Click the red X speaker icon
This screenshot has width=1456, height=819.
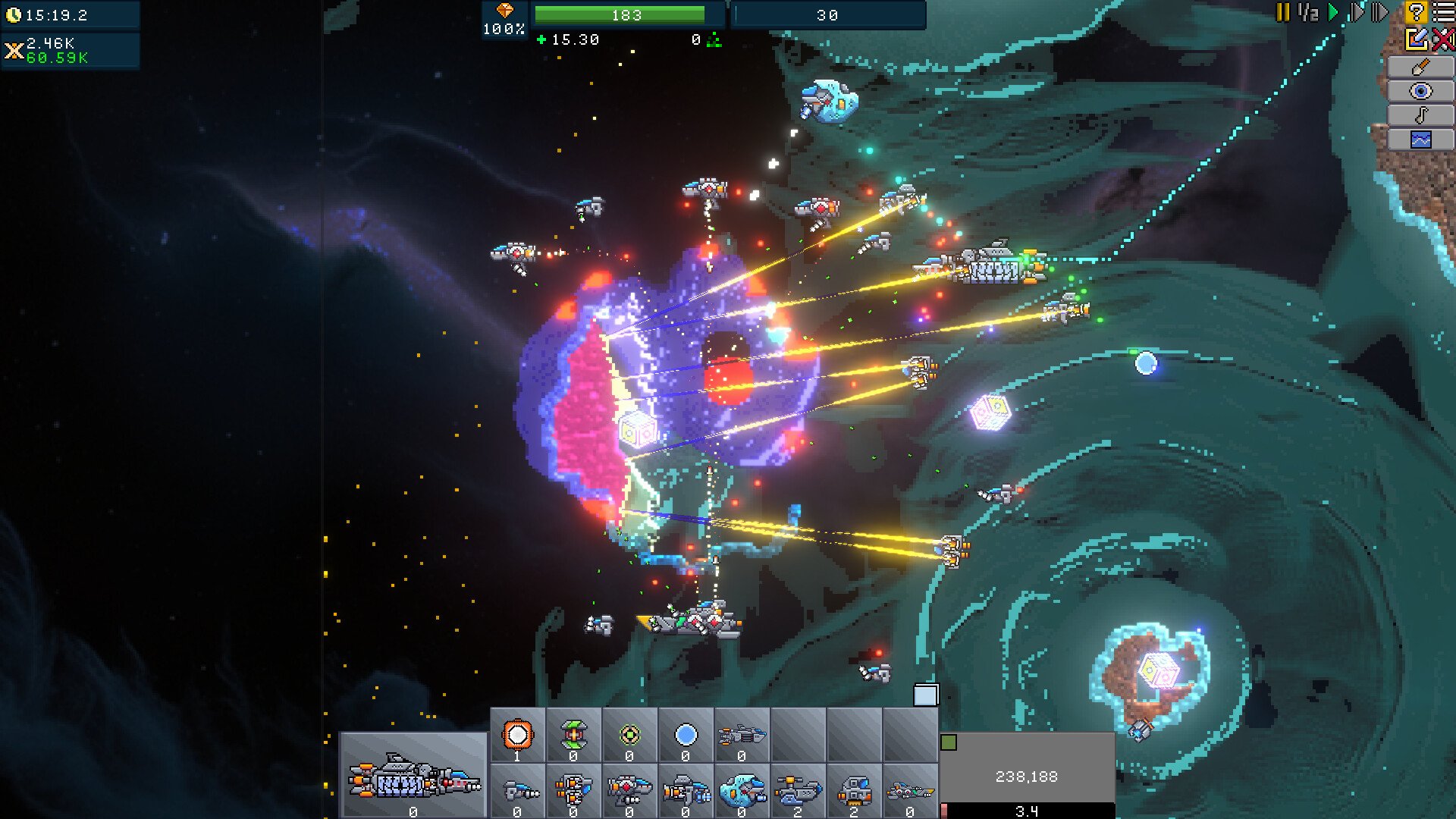click(x=1443, y=39)
